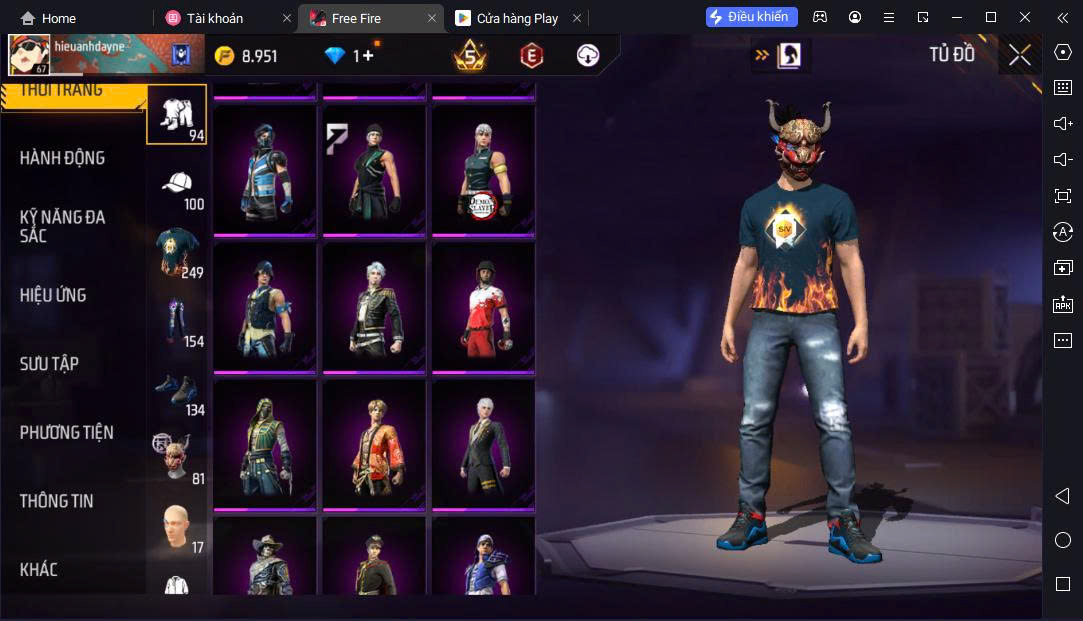This screenshot has height=621, width=1083.
Task: Pick the shoes subcategory showing 134
Action: (177, 392)
